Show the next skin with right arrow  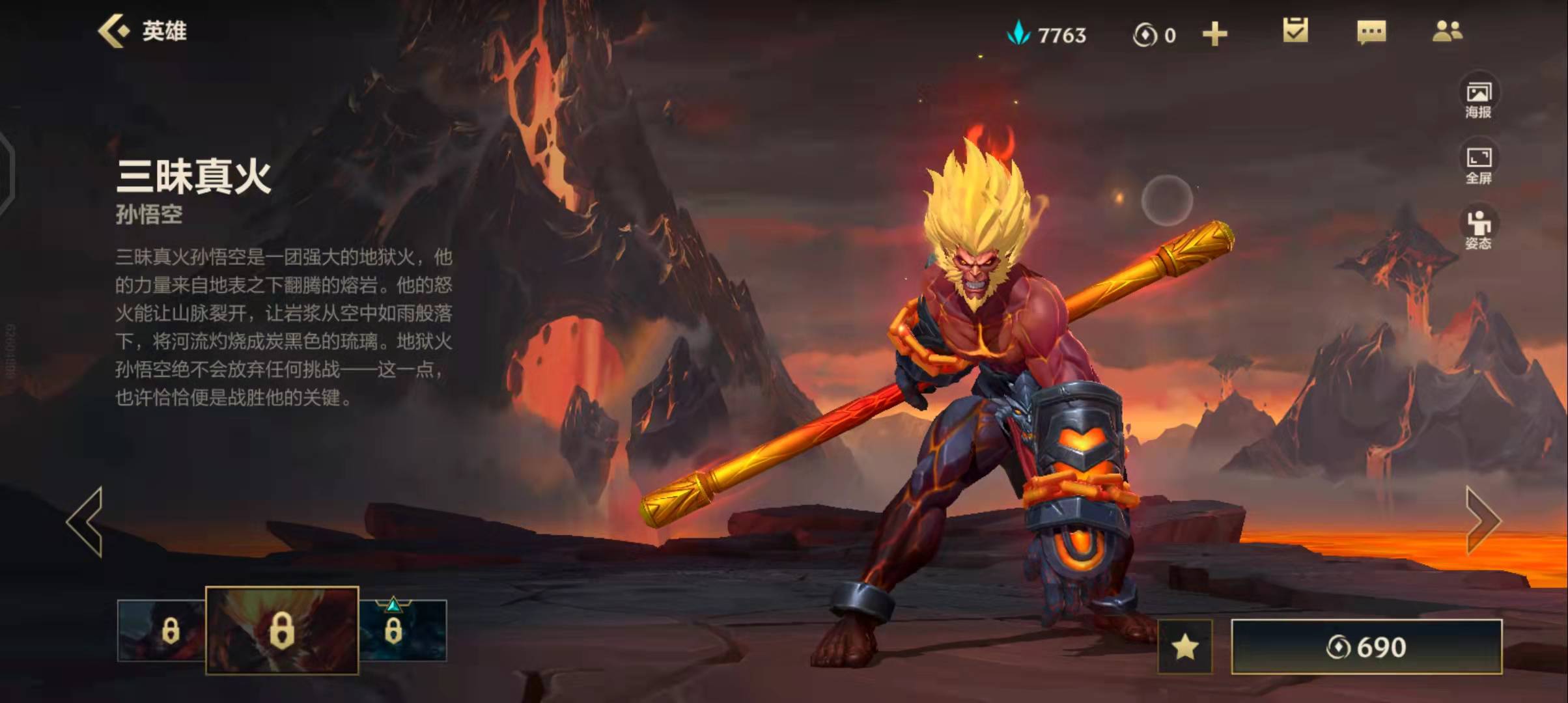click(1482, 521)
